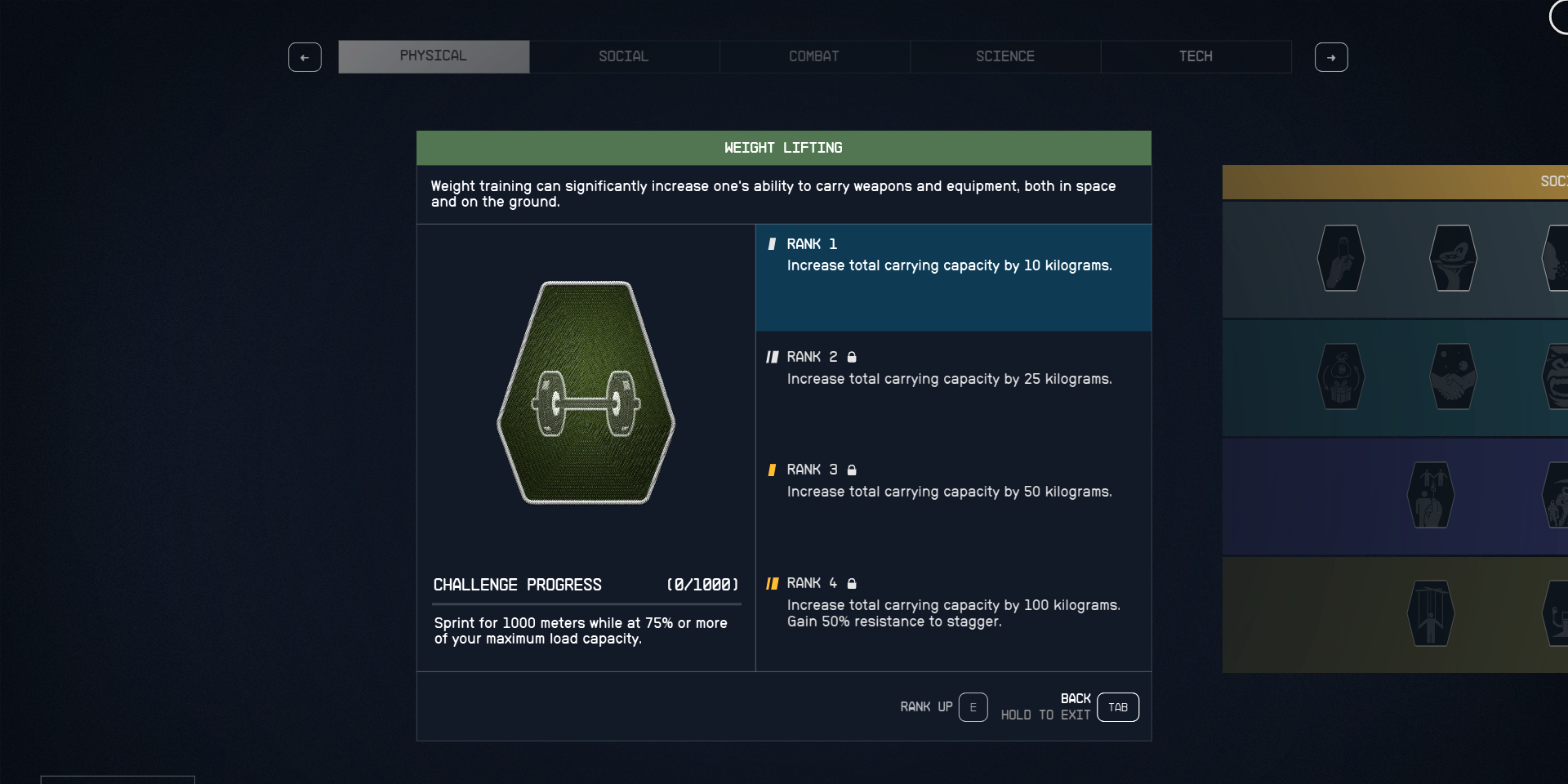Click the Commerce money-bag skill icon
This screenshot has width=1568, height=784.
pyautogui.click(x=1340, y=377)
